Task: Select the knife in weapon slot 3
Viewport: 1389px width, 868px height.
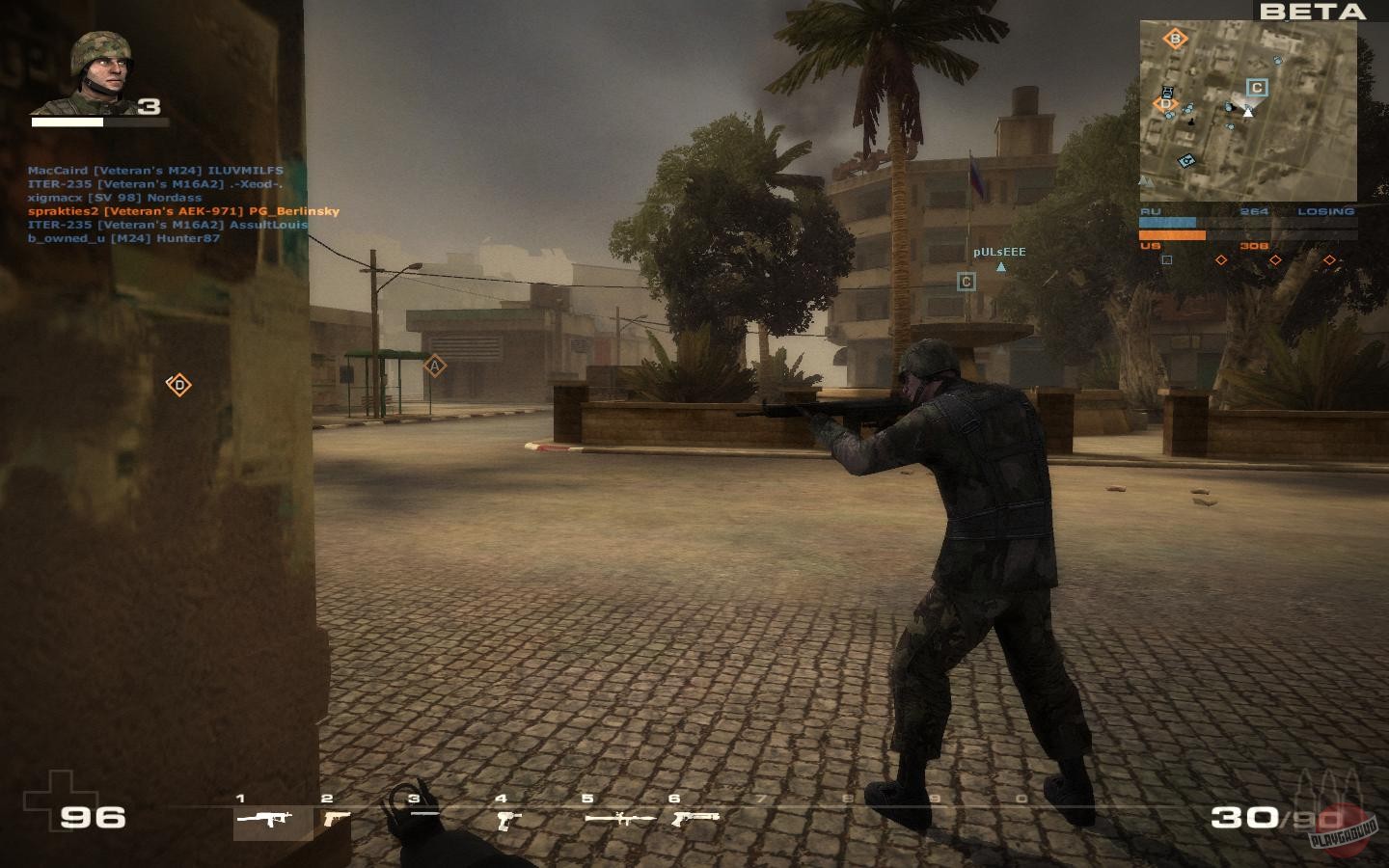Action: [x=424, y=814]
